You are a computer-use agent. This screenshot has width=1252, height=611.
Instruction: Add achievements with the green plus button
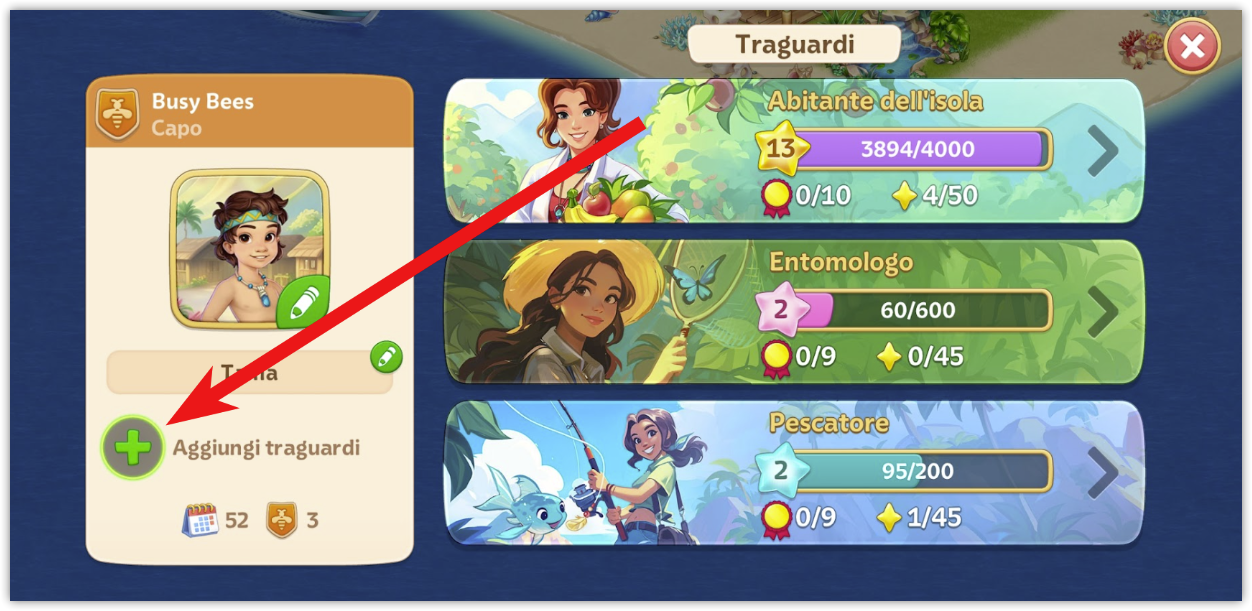133,448
